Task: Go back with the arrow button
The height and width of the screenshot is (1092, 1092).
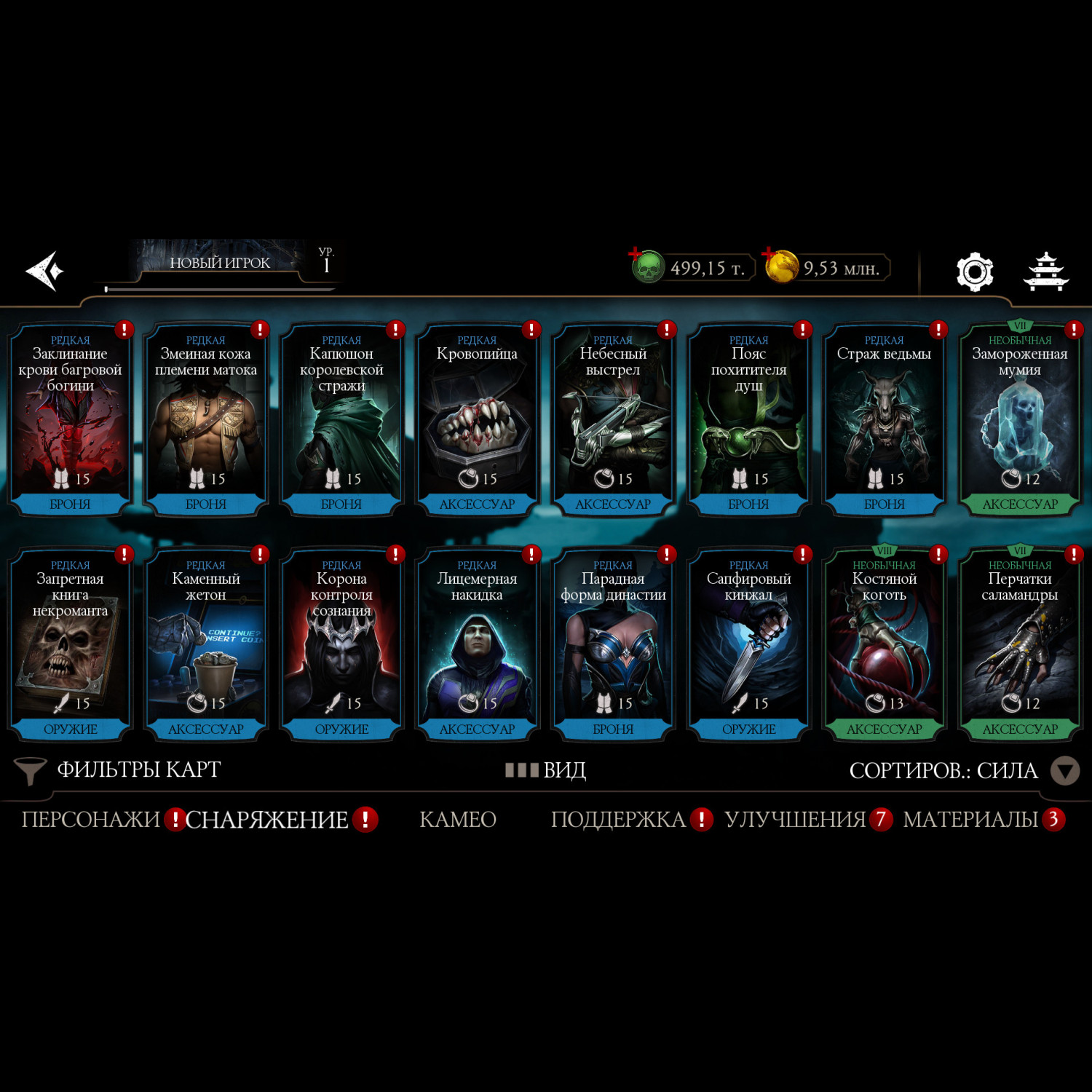Action: 45,271
